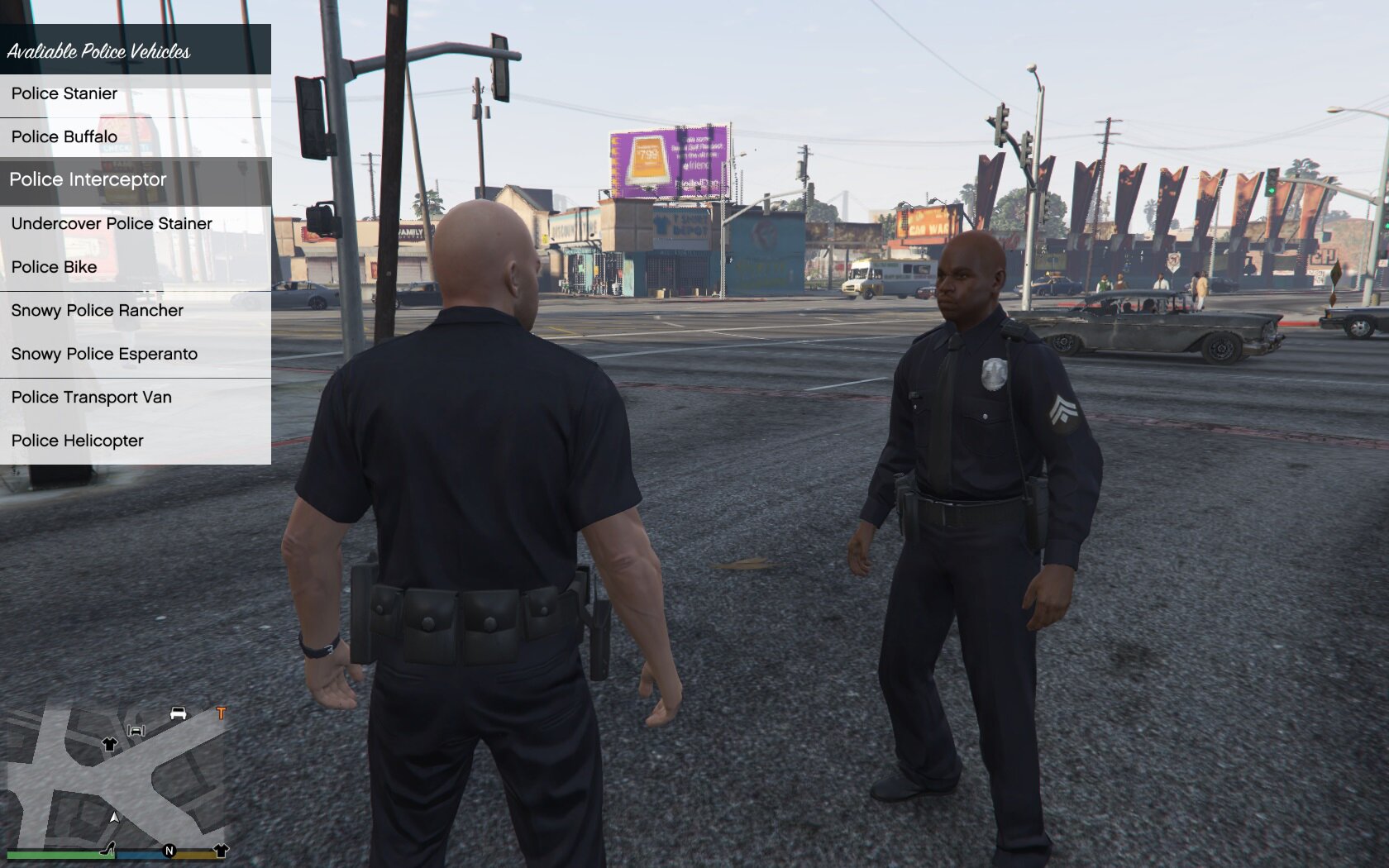This screenshot has height=868, width=1389.
Task: Choose Police Bike from the menu
Action: click(x=55, y=267)
